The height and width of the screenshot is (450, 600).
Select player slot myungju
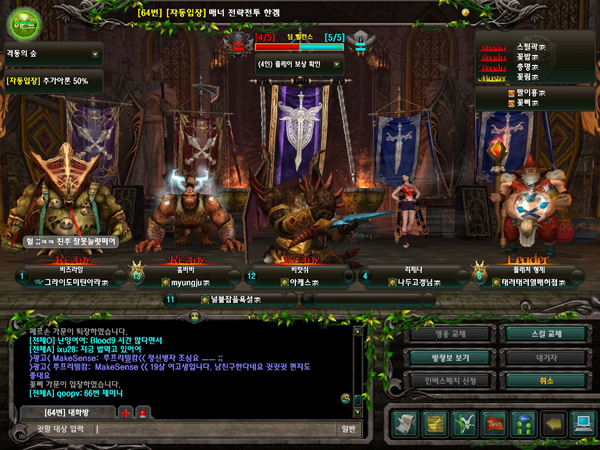(187, 283)
